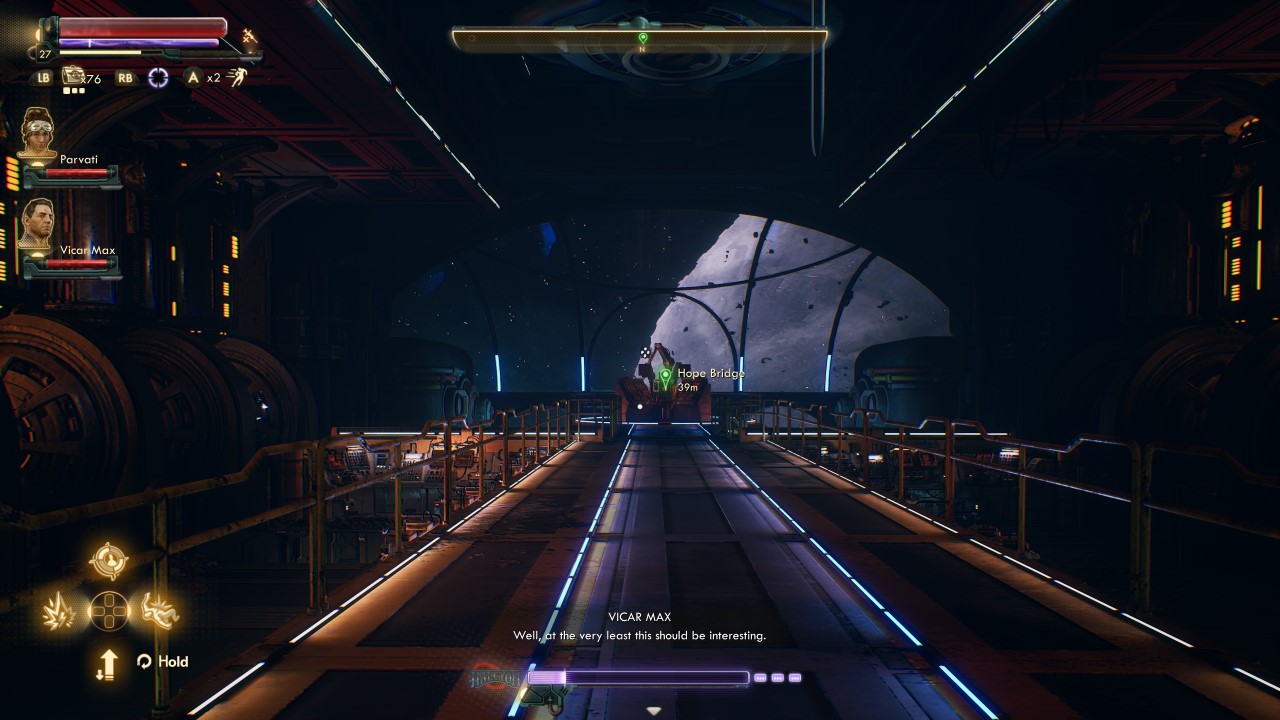This screenshot has height=720, width=1280.
Task: Issue the companion target attack command
Action: click(x=108, y=561)
